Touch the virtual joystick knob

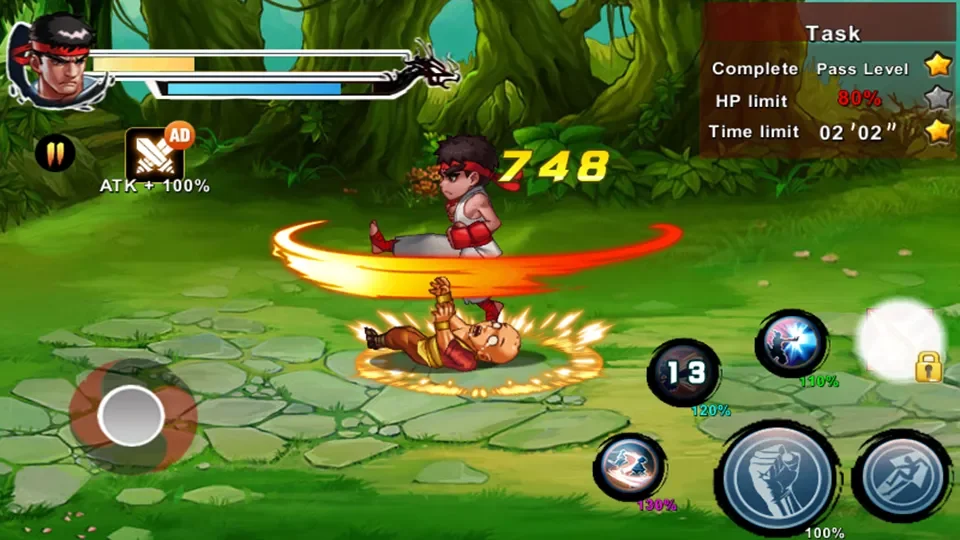(x=131, y=414)
